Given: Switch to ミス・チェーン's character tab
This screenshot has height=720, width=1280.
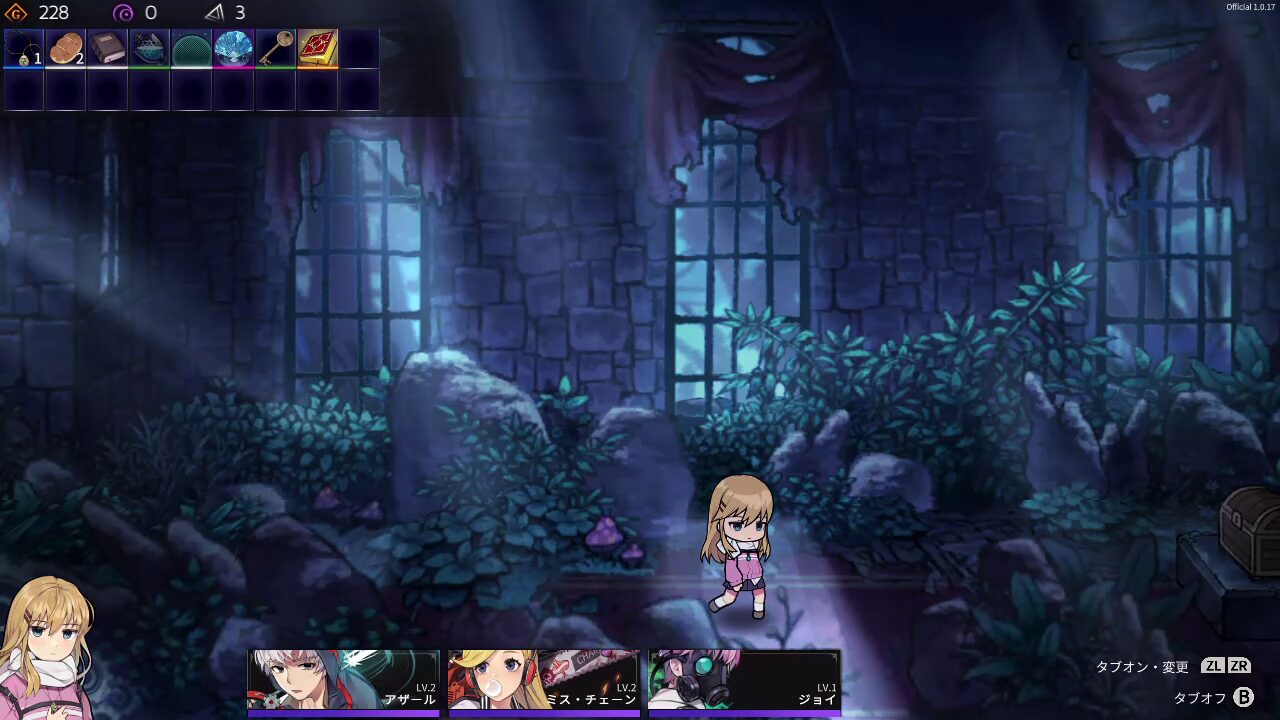Looking at the screenshot, I should tap(543, 680).
